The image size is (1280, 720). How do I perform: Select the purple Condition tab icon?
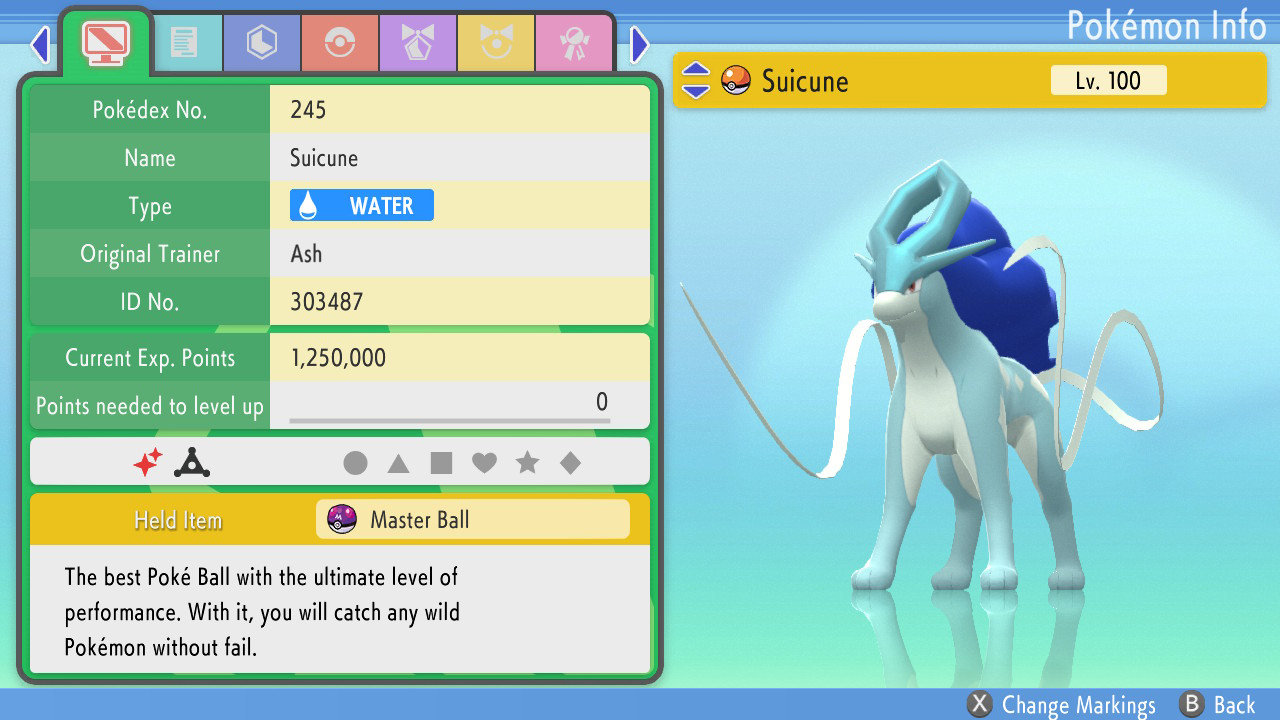click(x=417, y=42)
